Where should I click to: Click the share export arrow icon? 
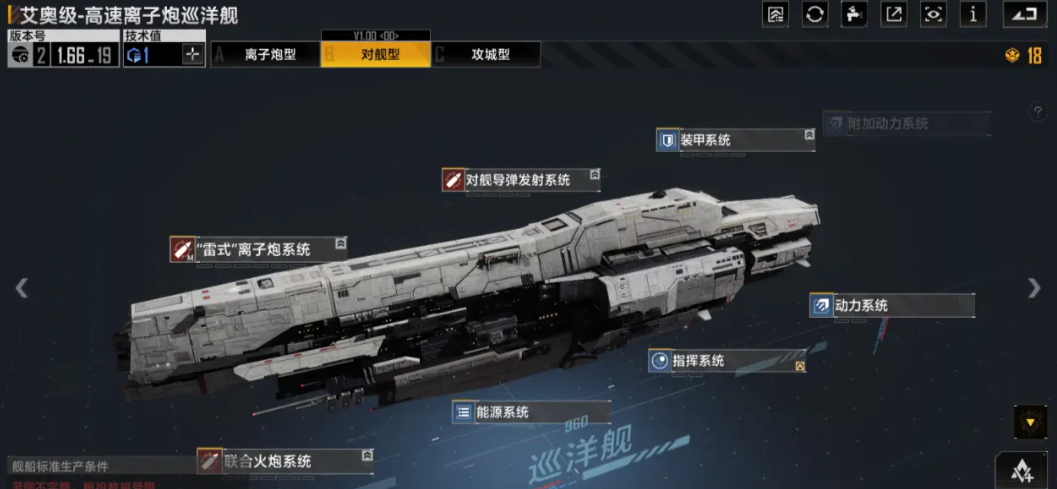click(x=893, y=14)
